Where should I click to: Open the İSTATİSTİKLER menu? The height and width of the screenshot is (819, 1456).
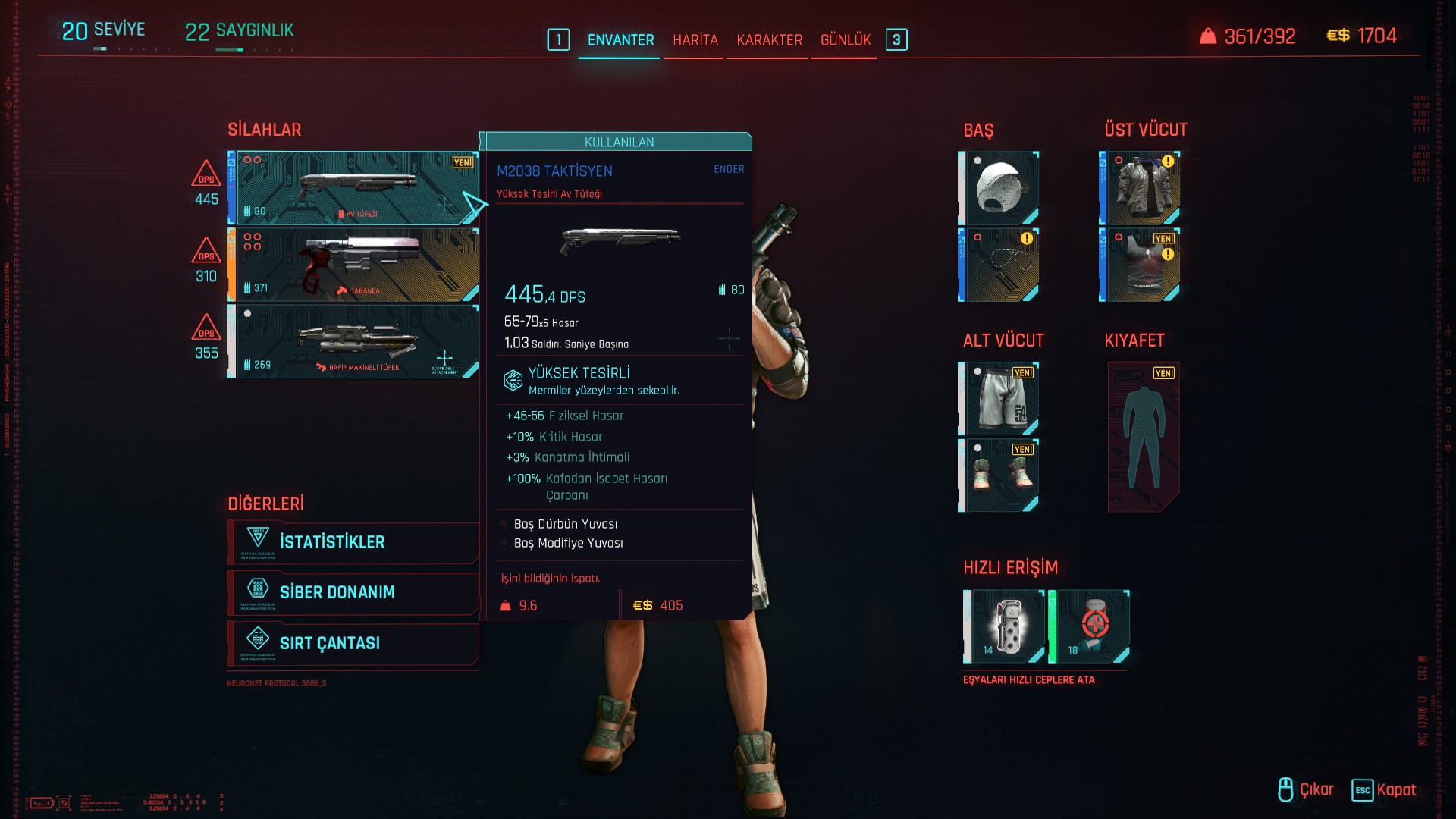pos(353,542)
